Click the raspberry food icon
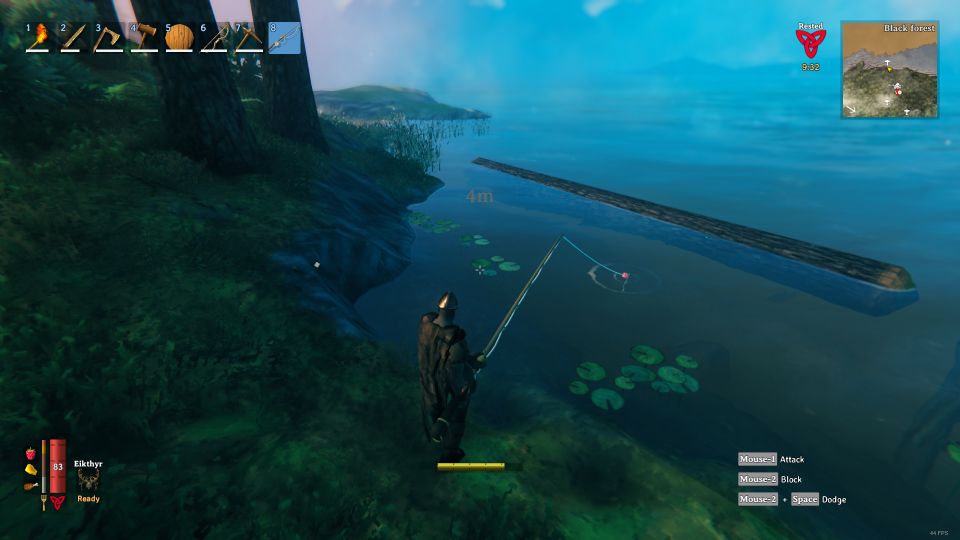 click(x=30, y=453)
